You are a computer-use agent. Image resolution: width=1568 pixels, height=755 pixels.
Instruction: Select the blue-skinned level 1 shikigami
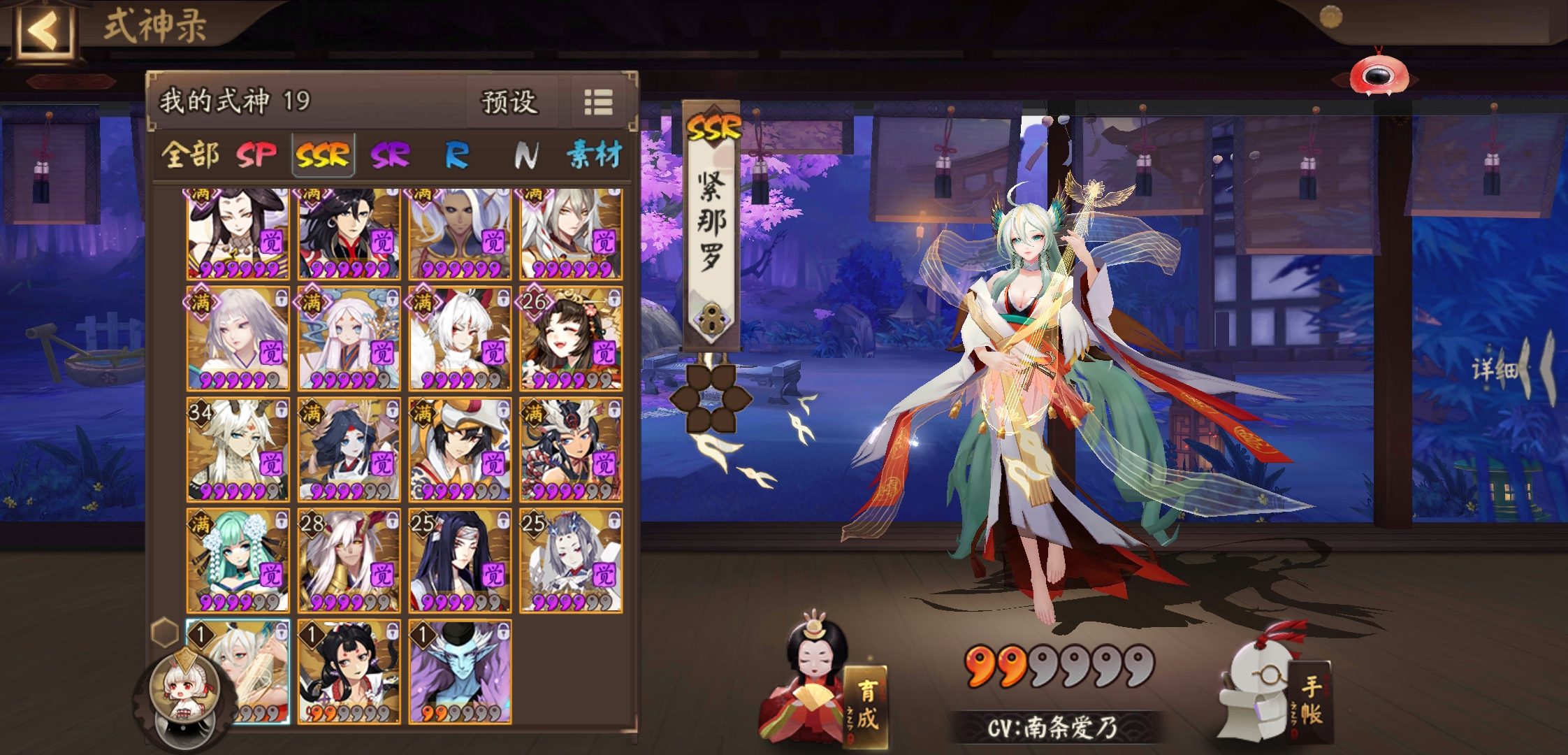[460, 671]
